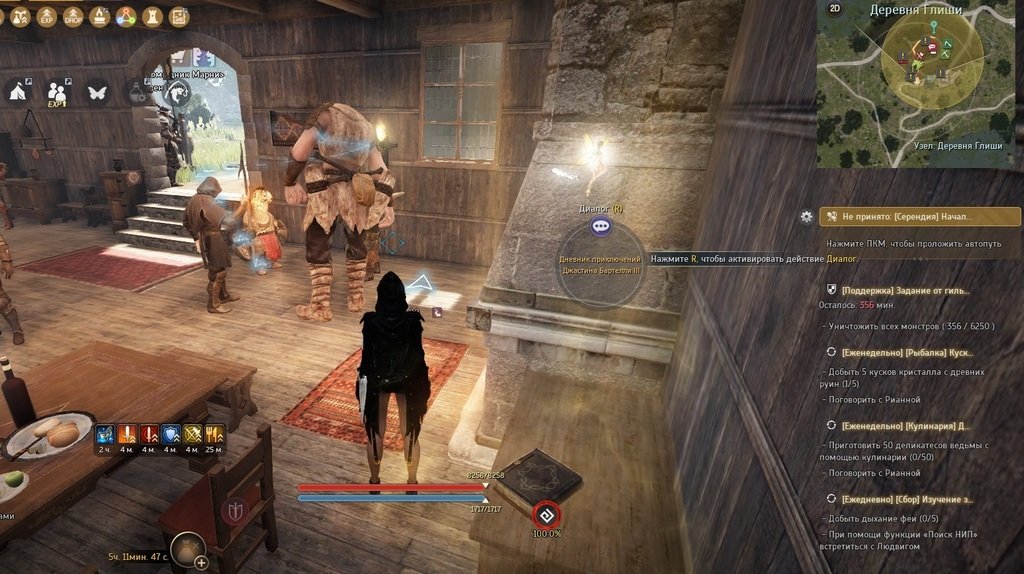This screenshot has width=1024, height=574.
Task: Open quest tracker gear settings
Action: click(806, 216)
